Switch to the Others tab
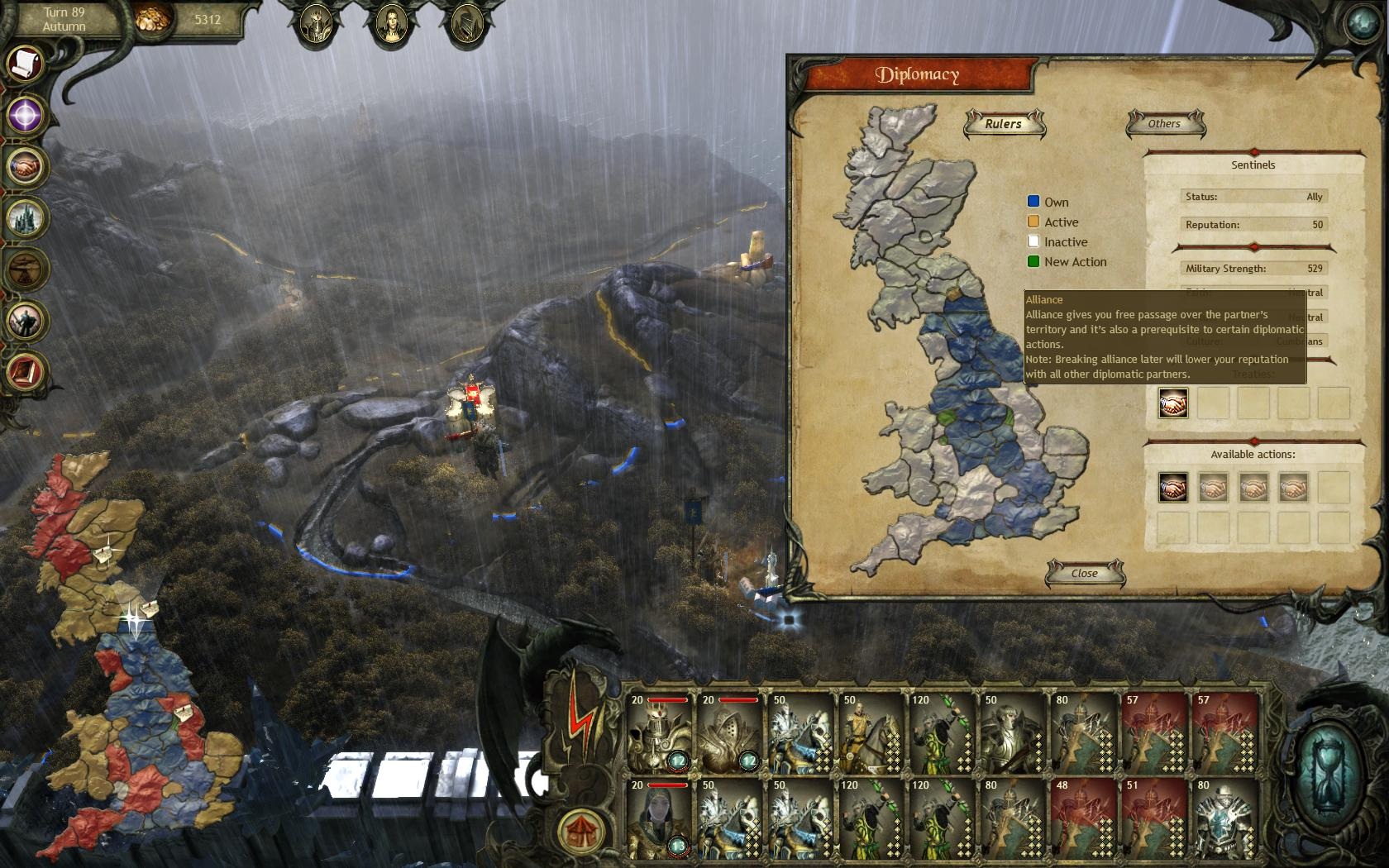The width and height of the screenshot is (1389, 868). tap(1164, 124)
